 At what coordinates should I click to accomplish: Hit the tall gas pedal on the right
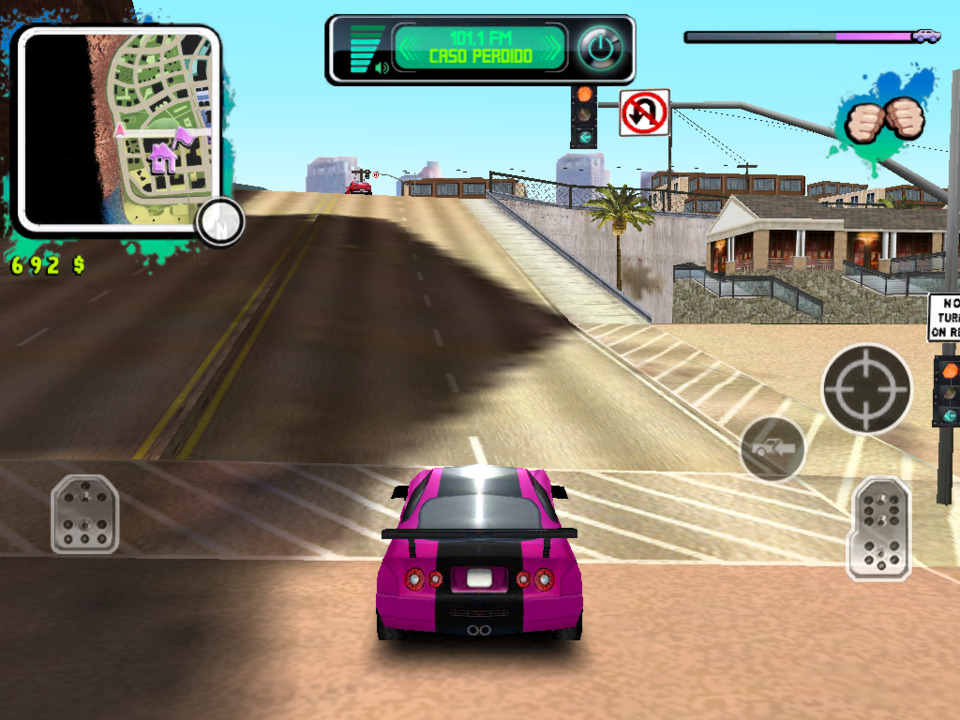pos(879,528)
